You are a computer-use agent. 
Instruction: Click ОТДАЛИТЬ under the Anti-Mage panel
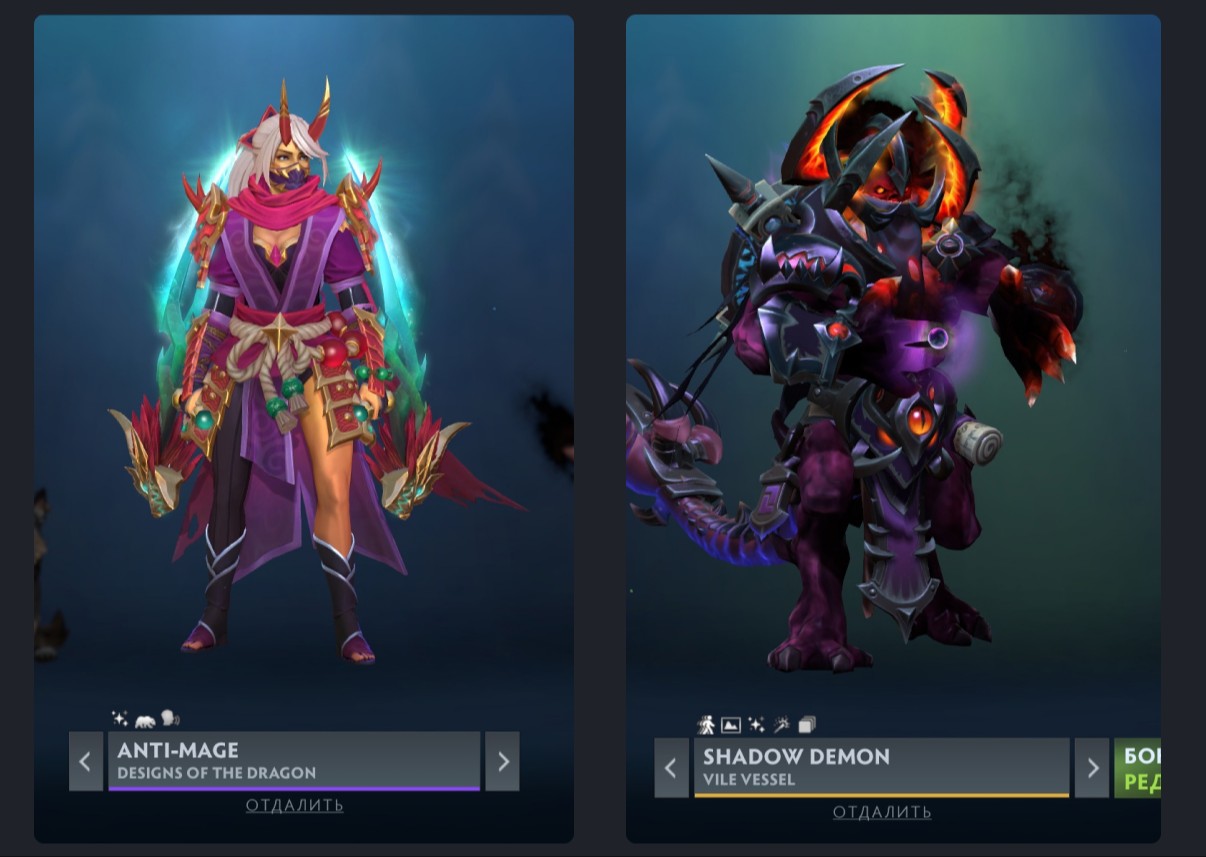pos(294,805)
